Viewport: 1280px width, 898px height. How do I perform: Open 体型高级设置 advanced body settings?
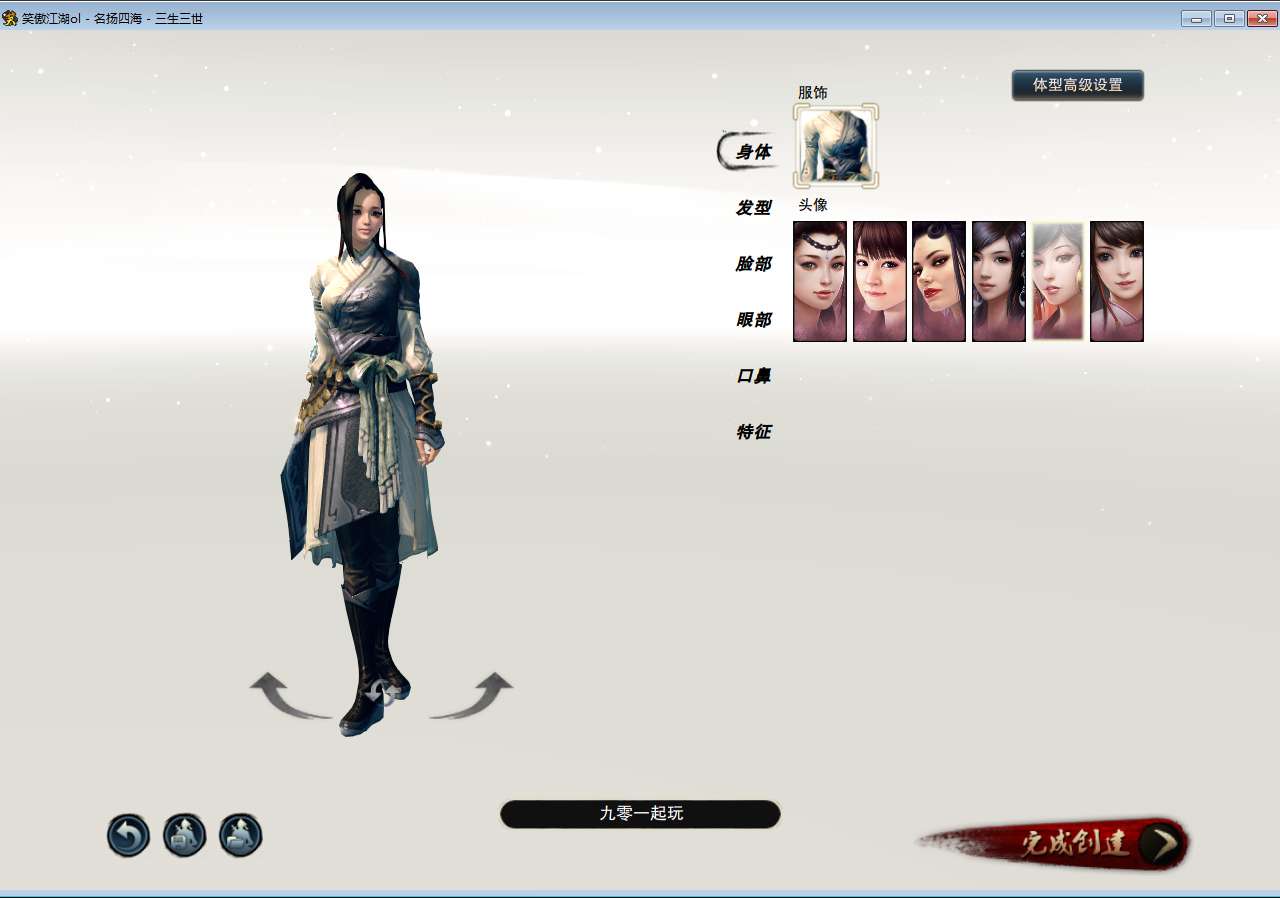[1078, 85]
